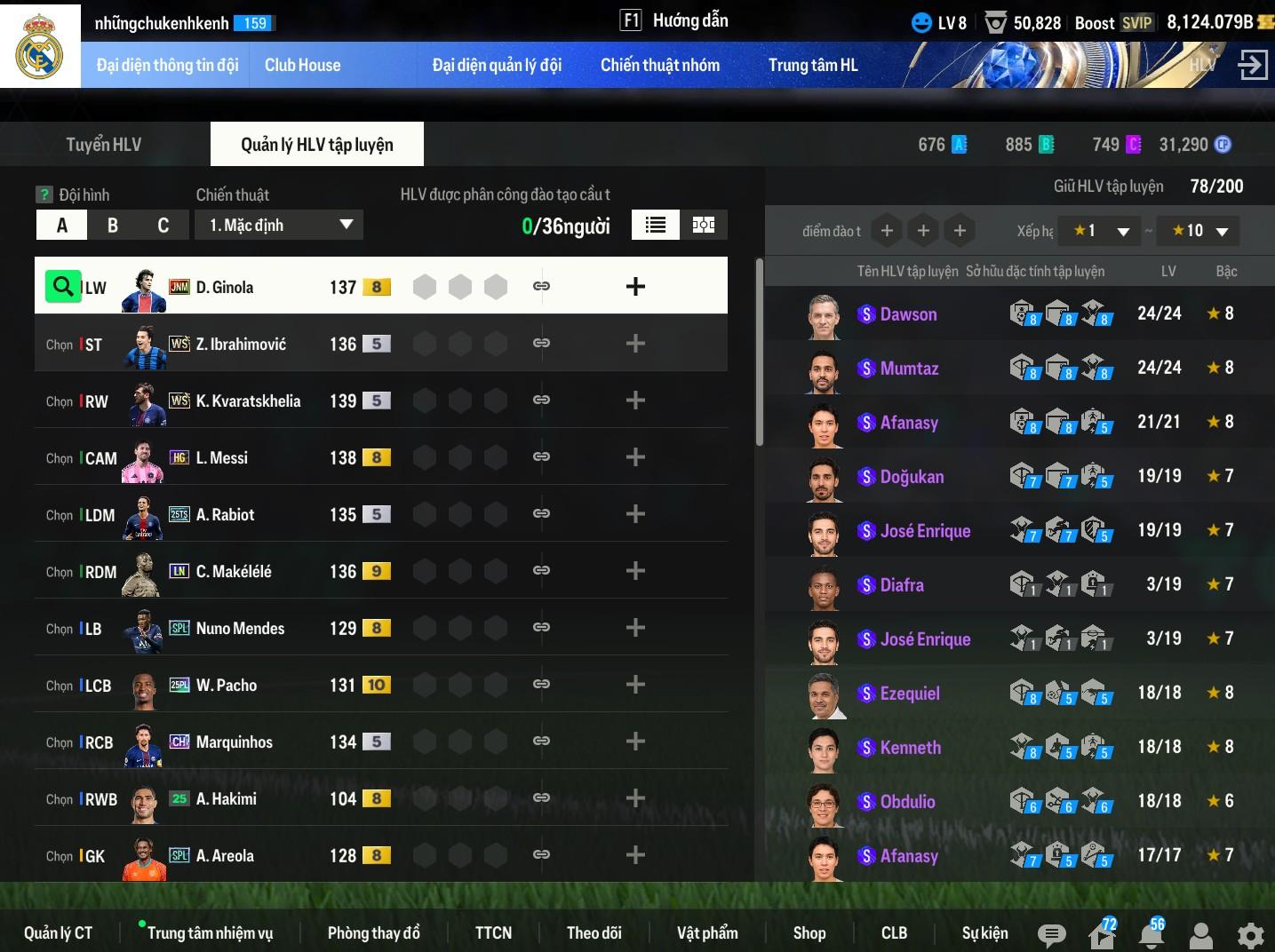Open the chat speech bubble icon

click(1051, 934)
